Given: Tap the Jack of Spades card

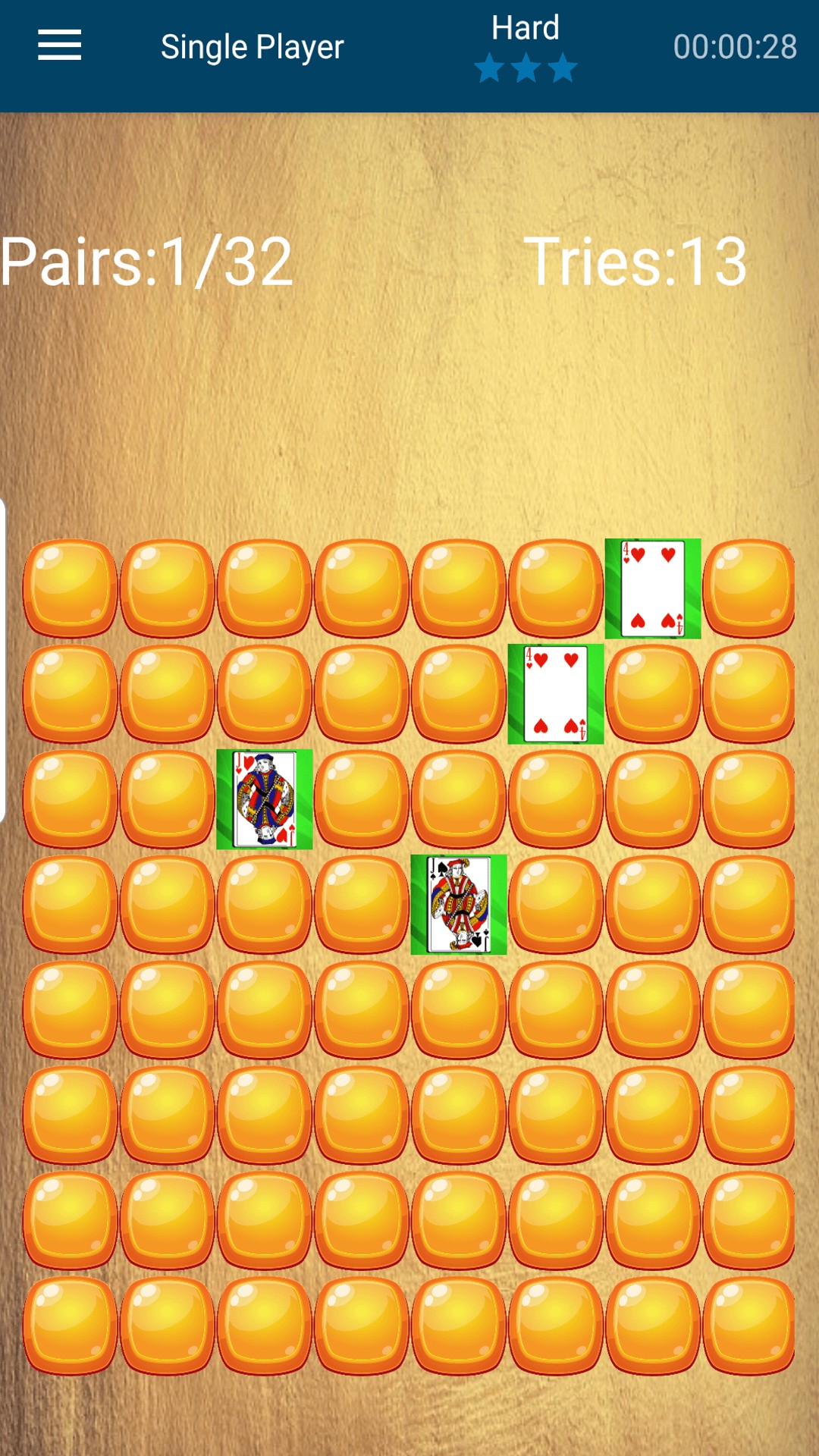Looking at the screenshot, I should coord(459,904).
